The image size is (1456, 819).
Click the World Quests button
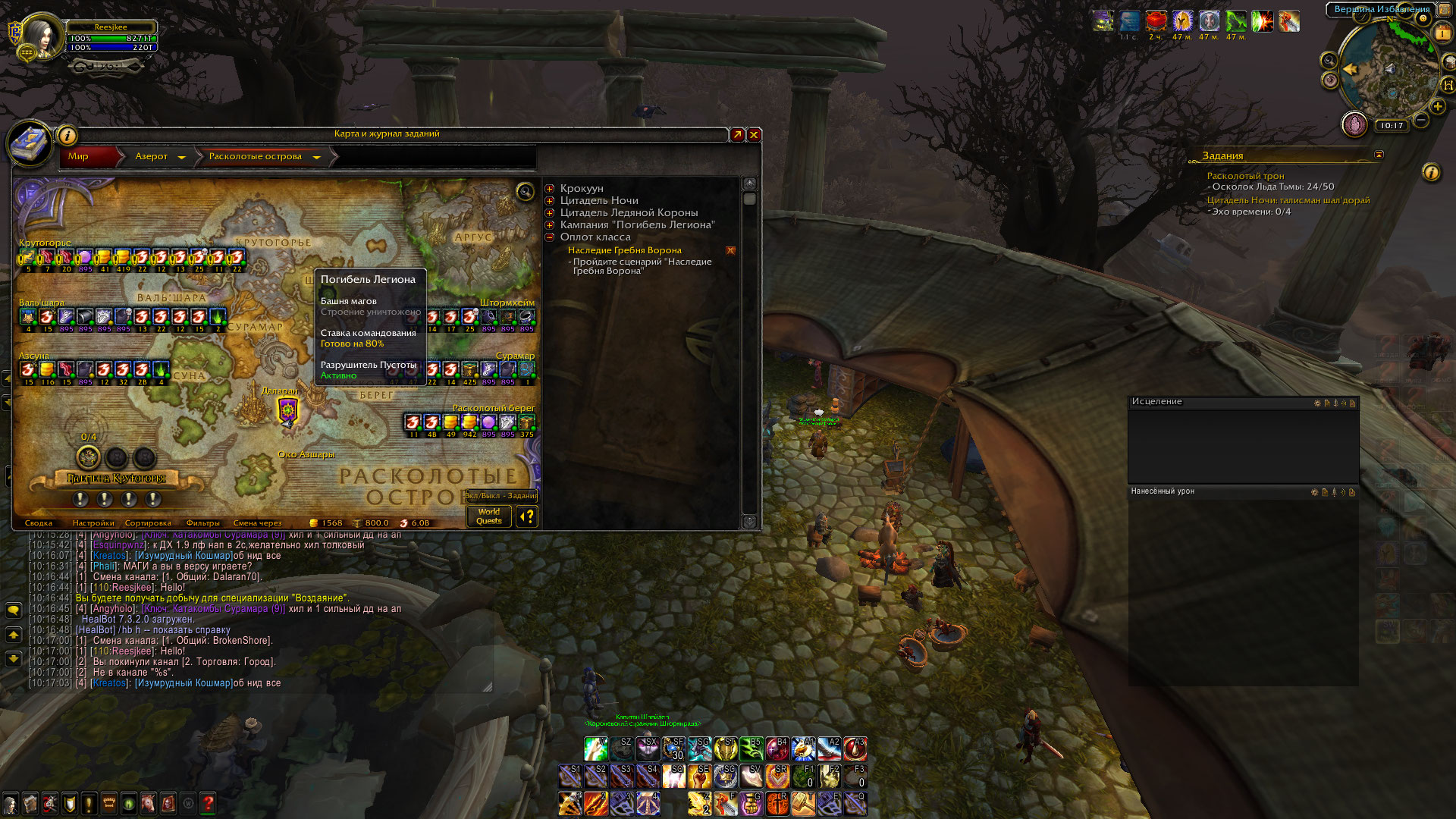[x=489, y=516]
